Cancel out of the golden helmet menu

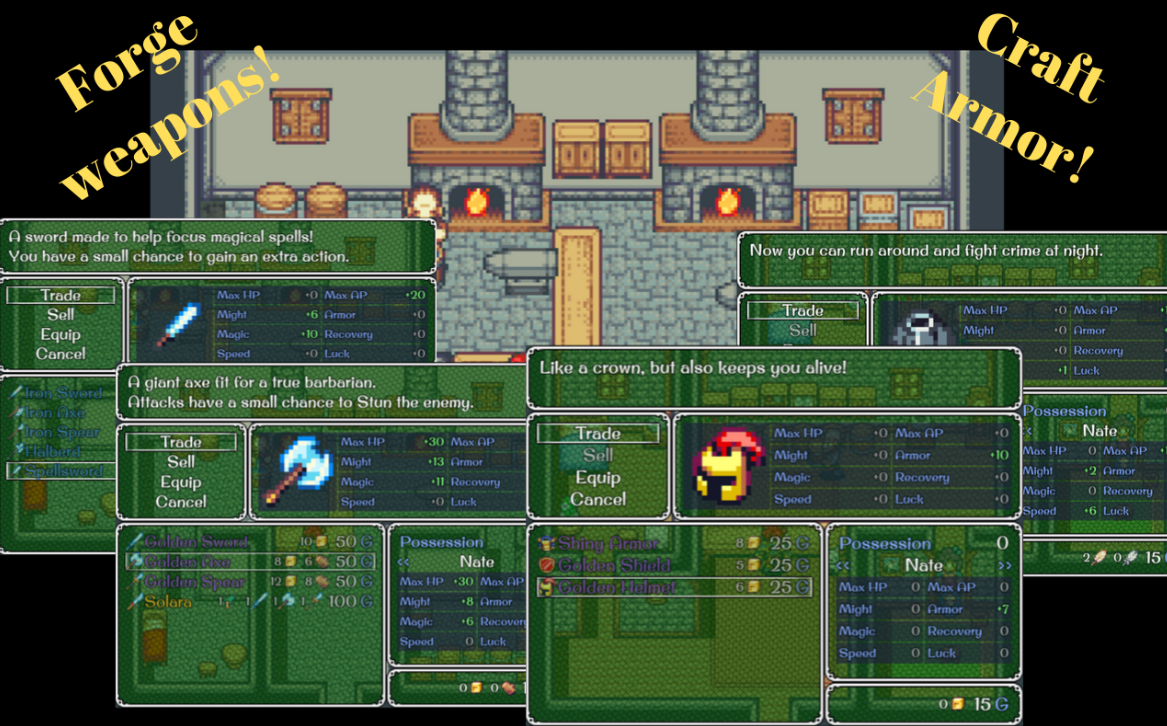coord(598,499)
